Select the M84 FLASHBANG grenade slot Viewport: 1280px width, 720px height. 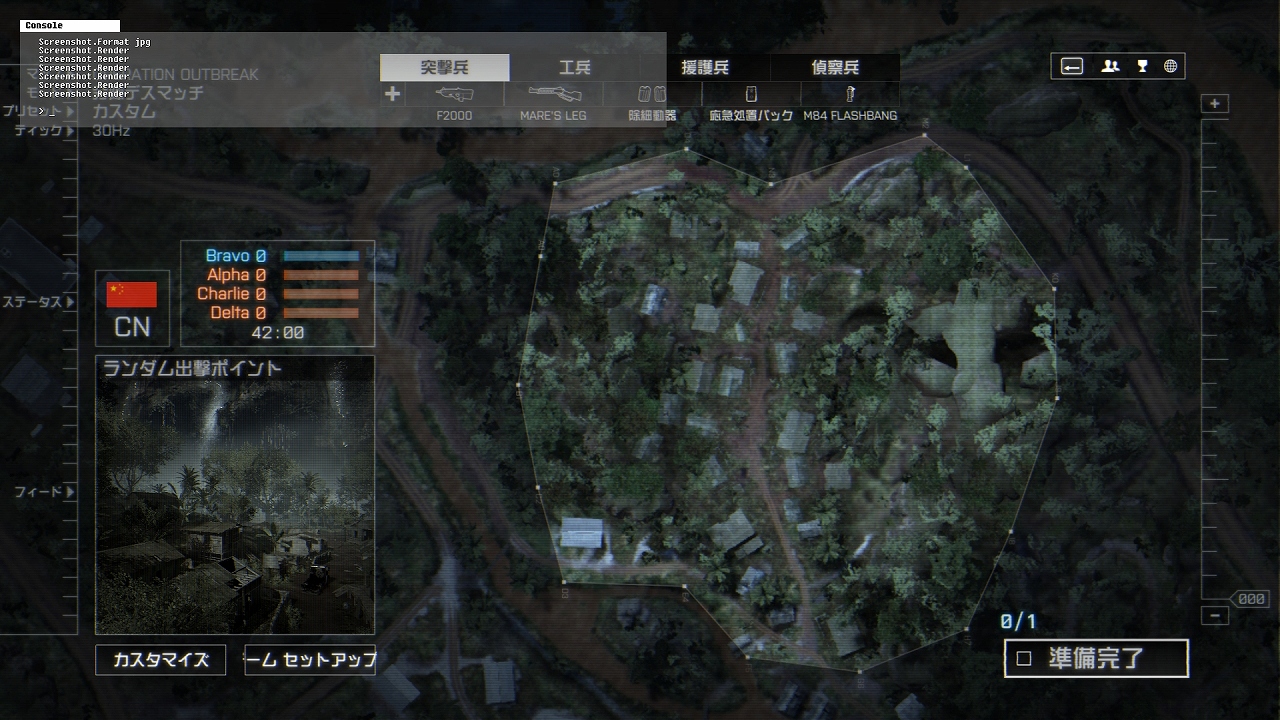pos(850,95)
